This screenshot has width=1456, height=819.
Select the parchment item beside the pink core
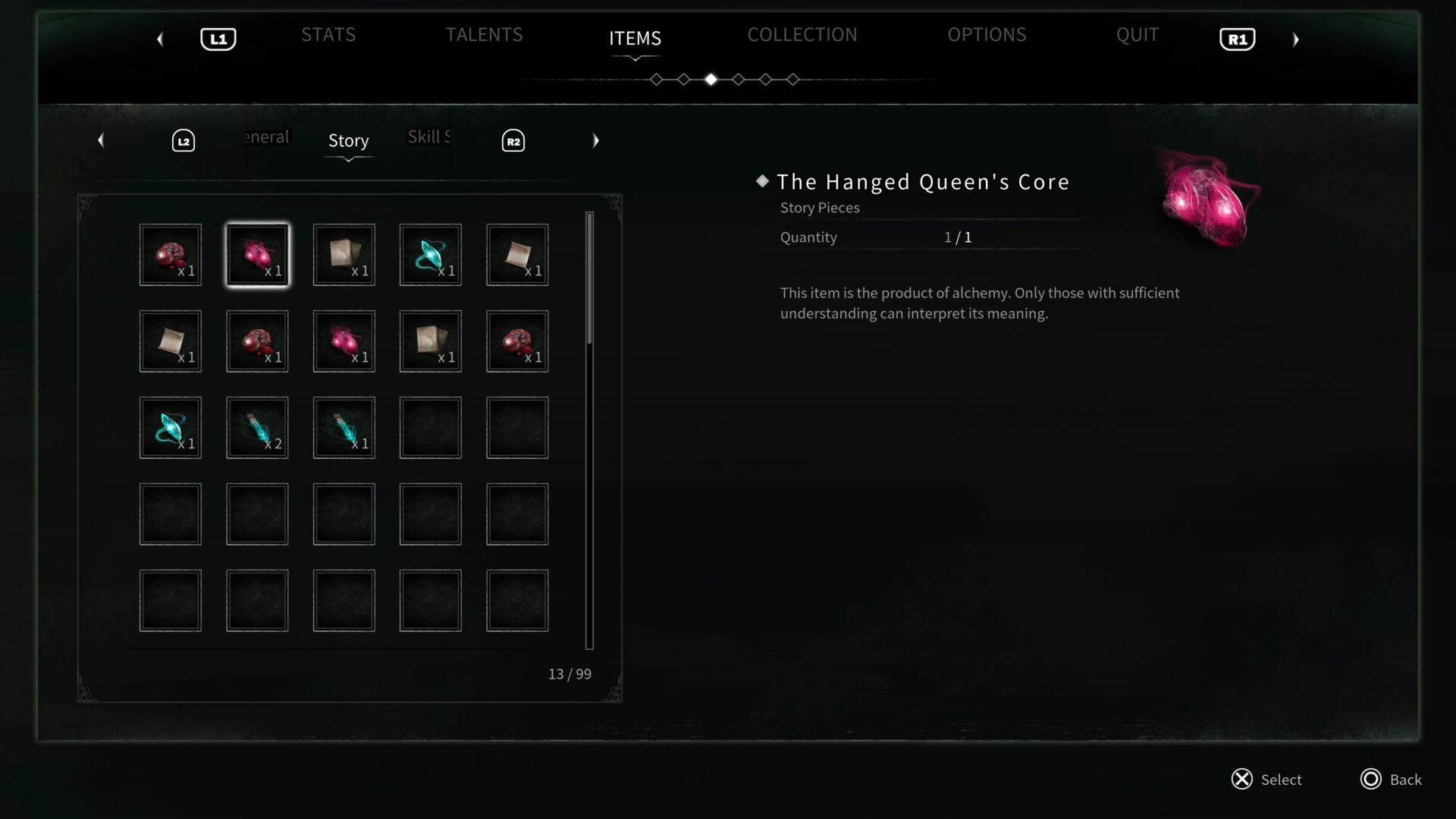[344, 255]
